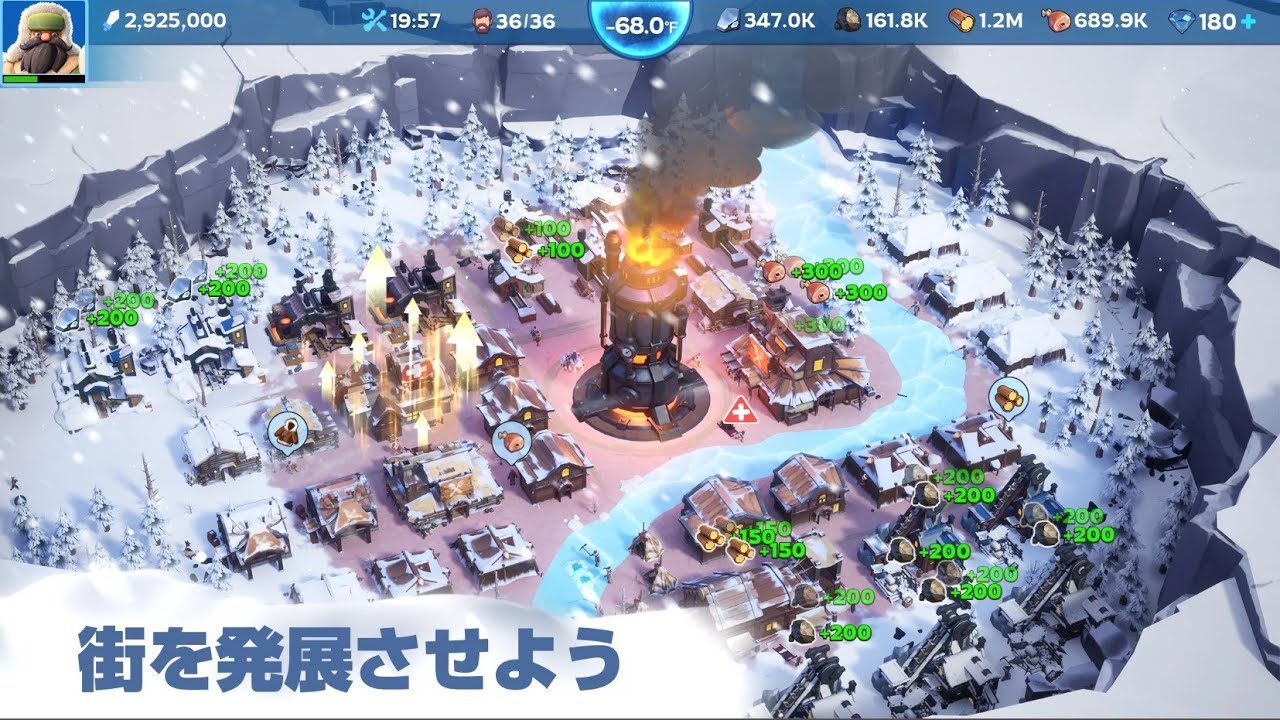Screen dimensions: 1280x720
Task: Tap the fur coat bubble
Action: click(x=287, y=432)
